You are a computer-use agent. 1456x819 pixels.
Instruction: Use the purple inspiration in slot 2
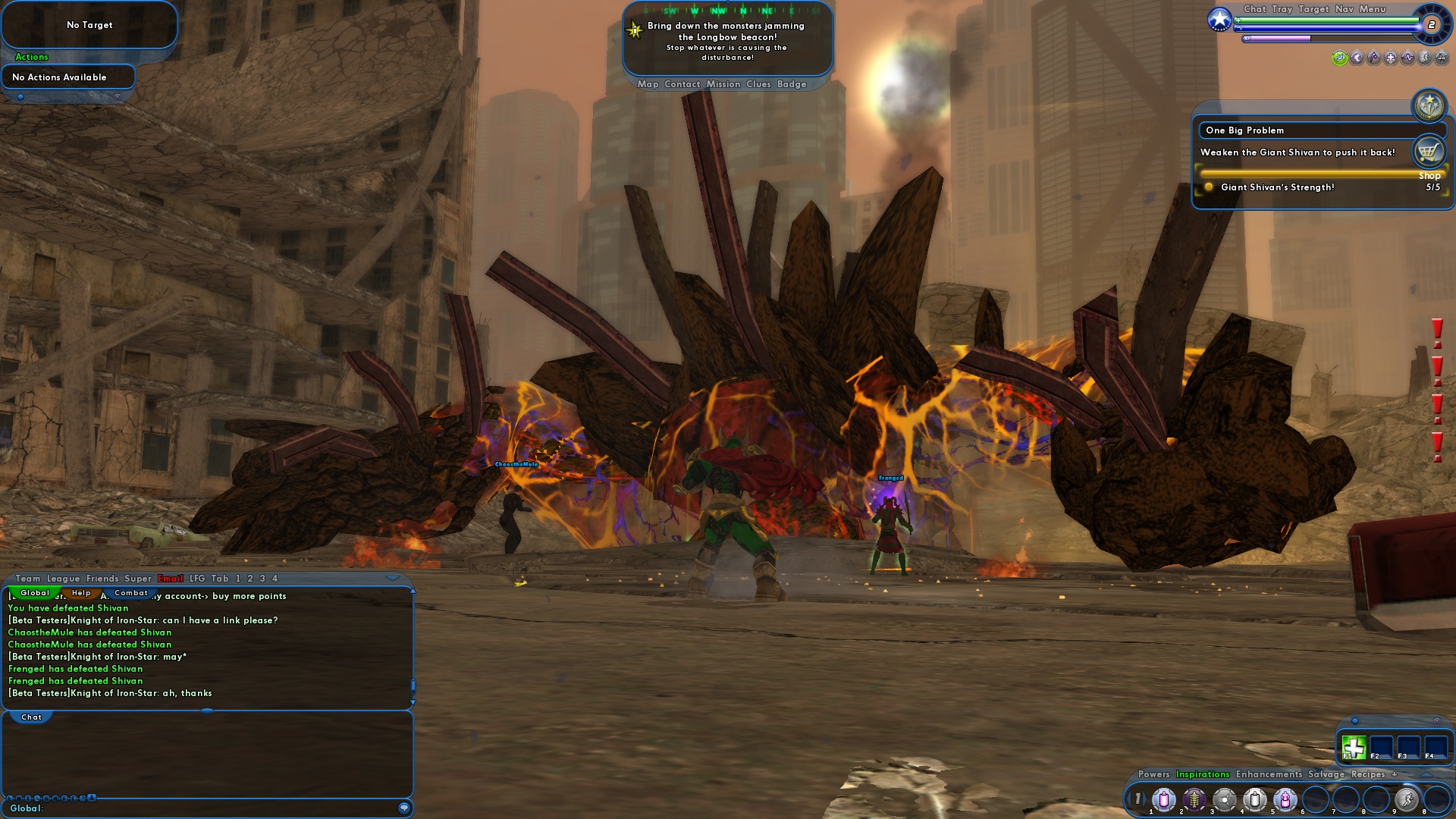(1194, 799)
